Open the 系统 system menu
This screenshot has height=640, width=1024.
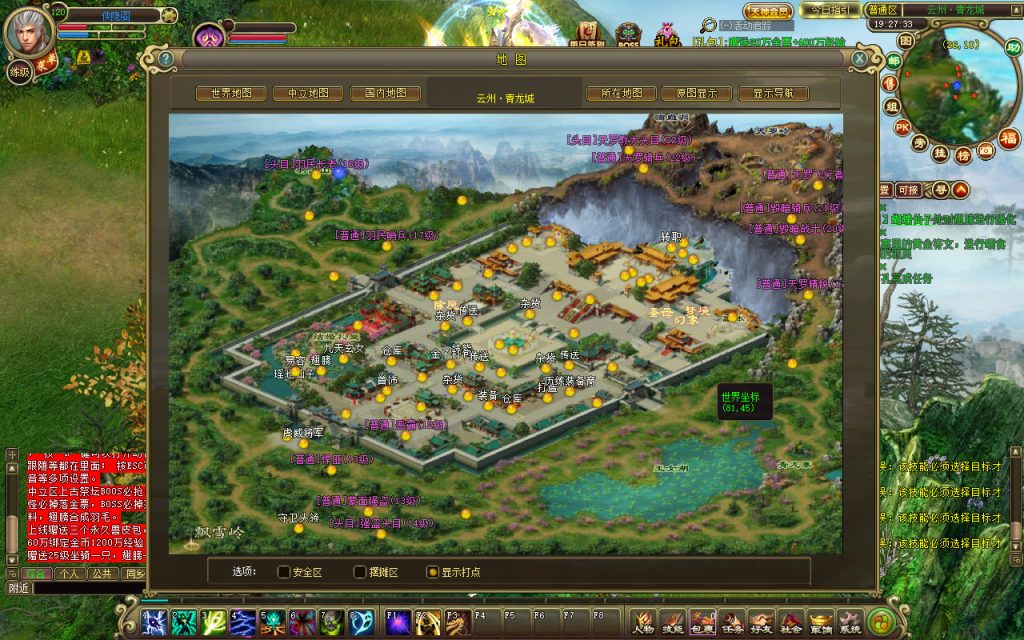click(x=850, y=622)
